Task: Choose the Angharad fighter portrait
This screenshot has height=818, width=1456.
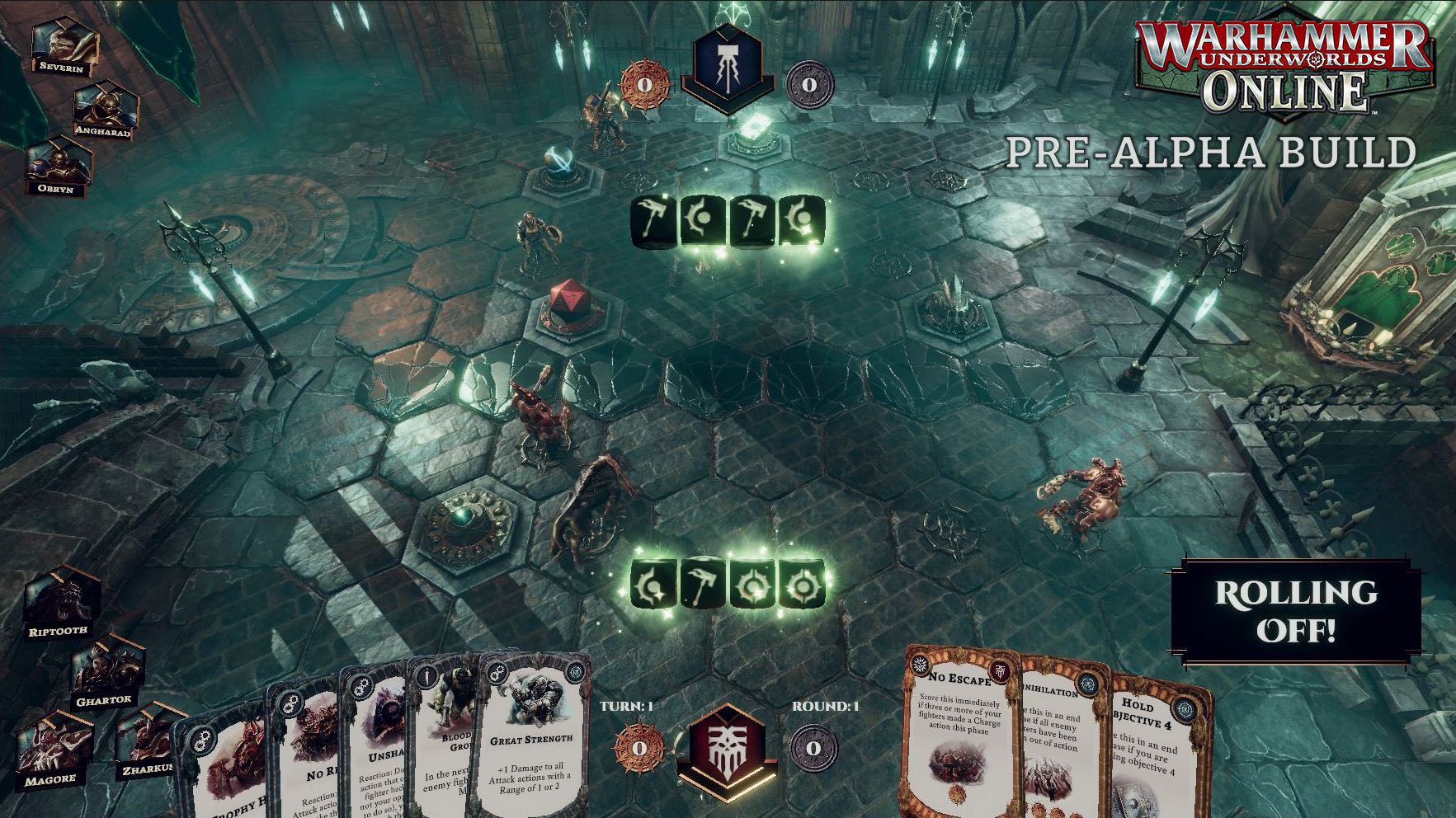Action: coord(104,107)
